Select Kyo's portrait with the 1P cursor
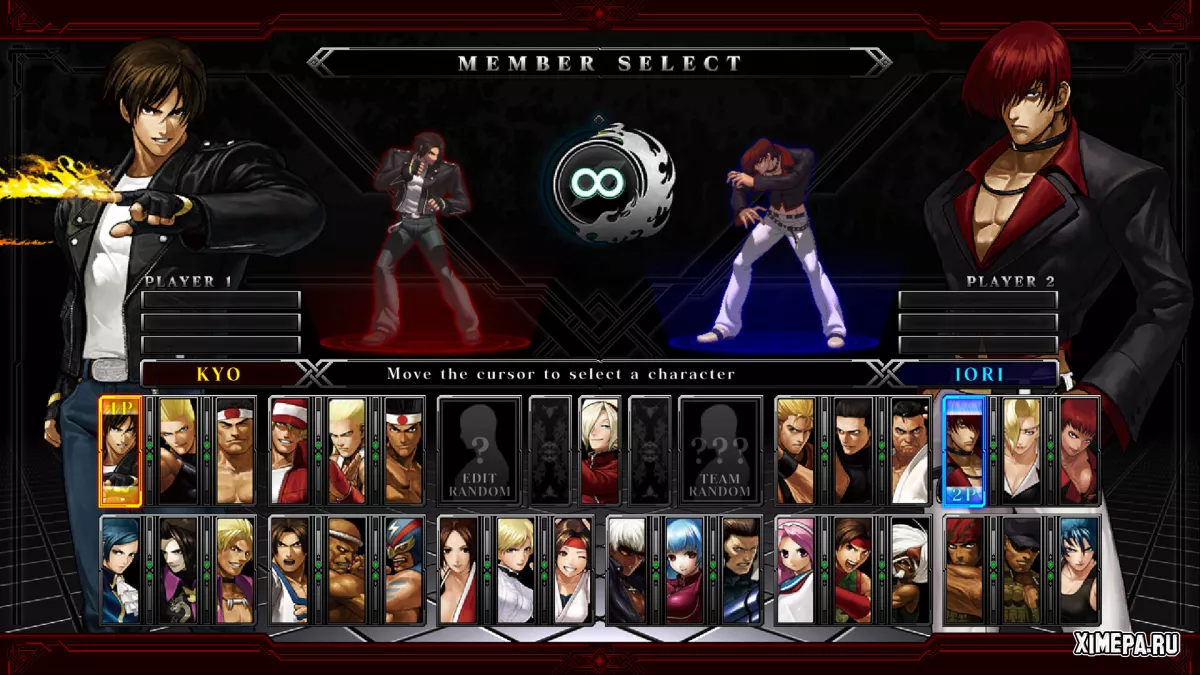 (121, 451)
